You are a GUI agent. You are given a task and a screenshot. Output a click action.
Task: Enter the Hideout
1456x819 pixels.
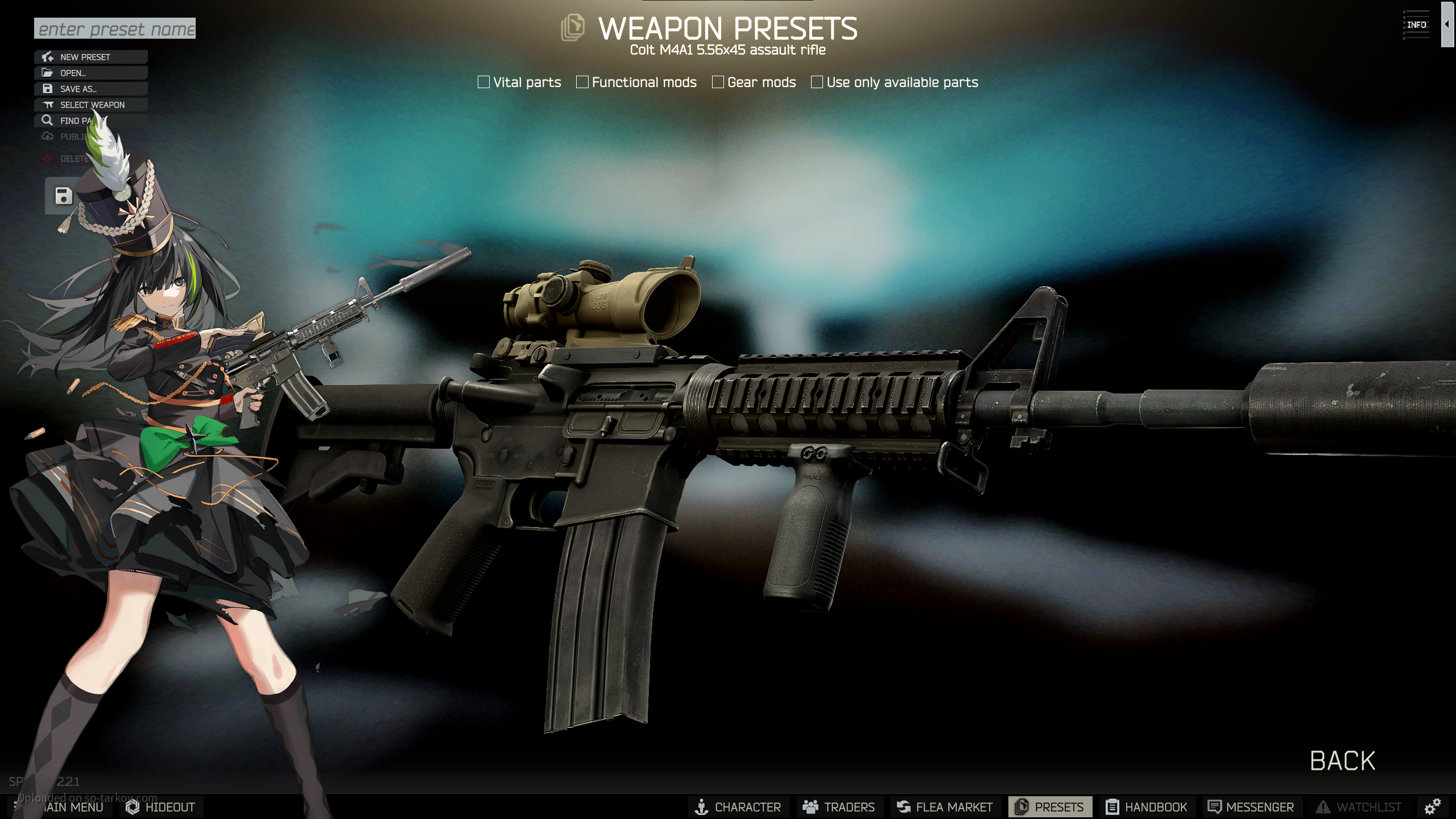coord(161,807)
